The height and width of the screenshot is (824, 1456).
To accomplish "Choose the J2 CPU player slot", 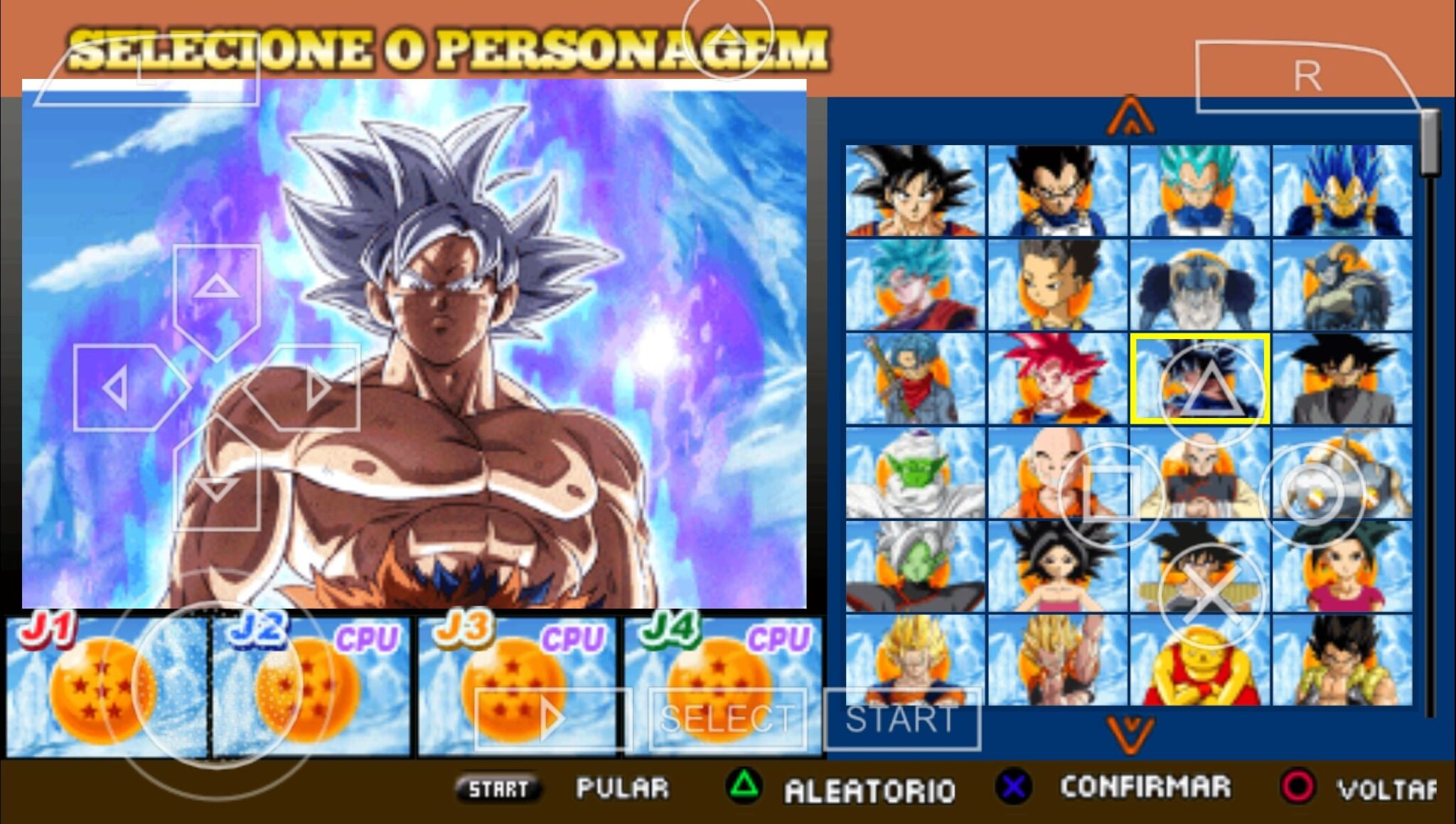I will click(311, 687).
